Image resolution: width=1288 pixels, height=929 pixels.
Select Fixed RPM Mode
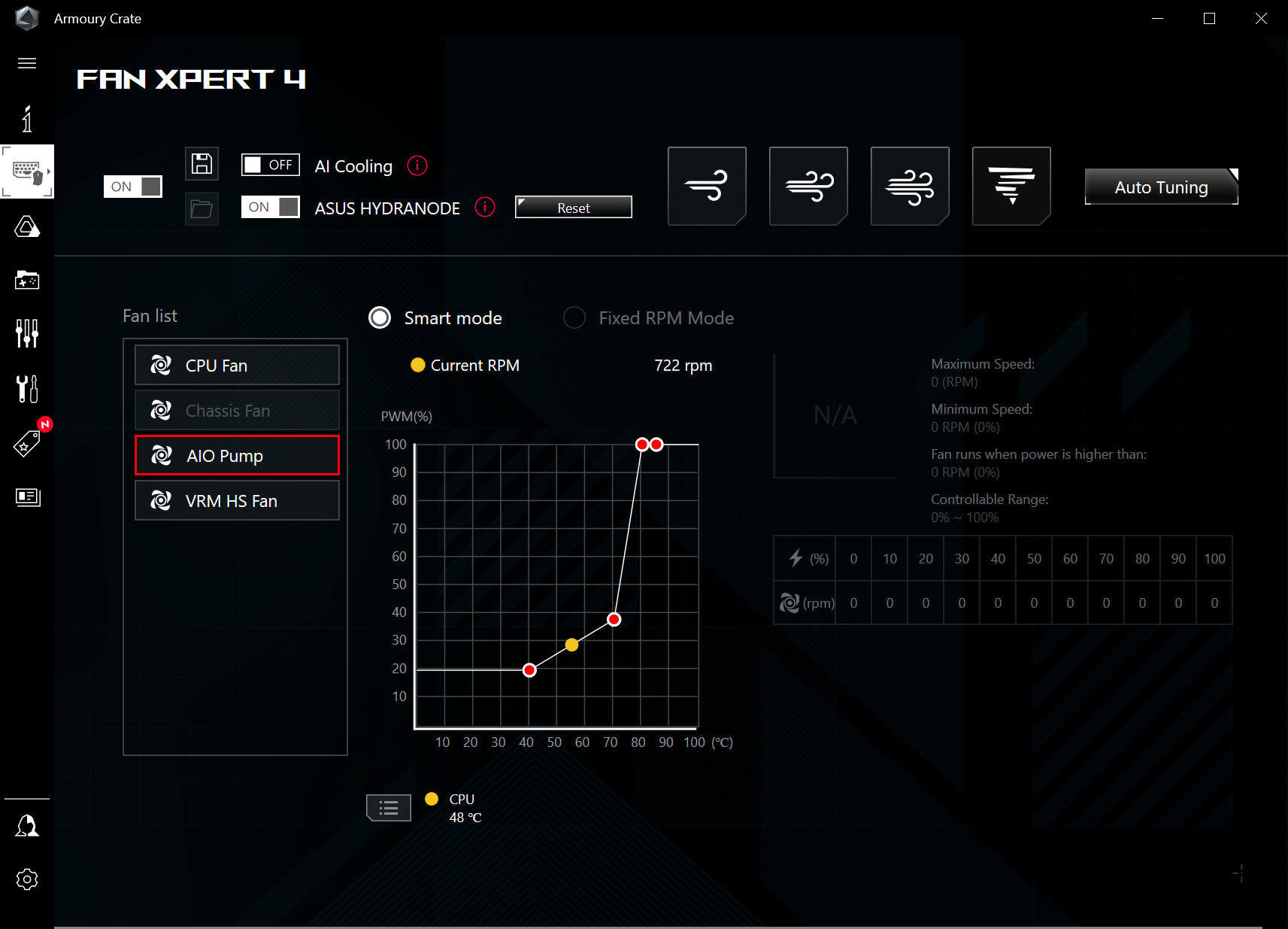574,317
